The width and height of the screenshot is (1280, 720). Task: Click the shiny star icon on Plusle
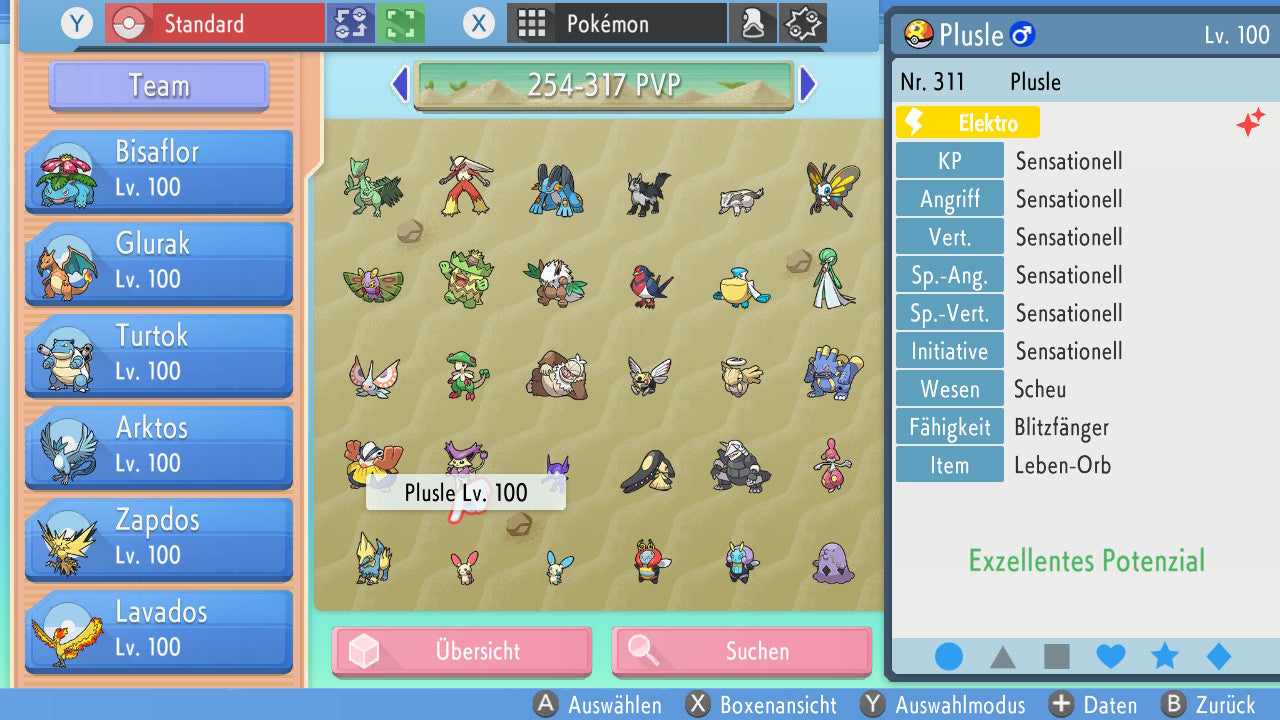click(1250, 122)
